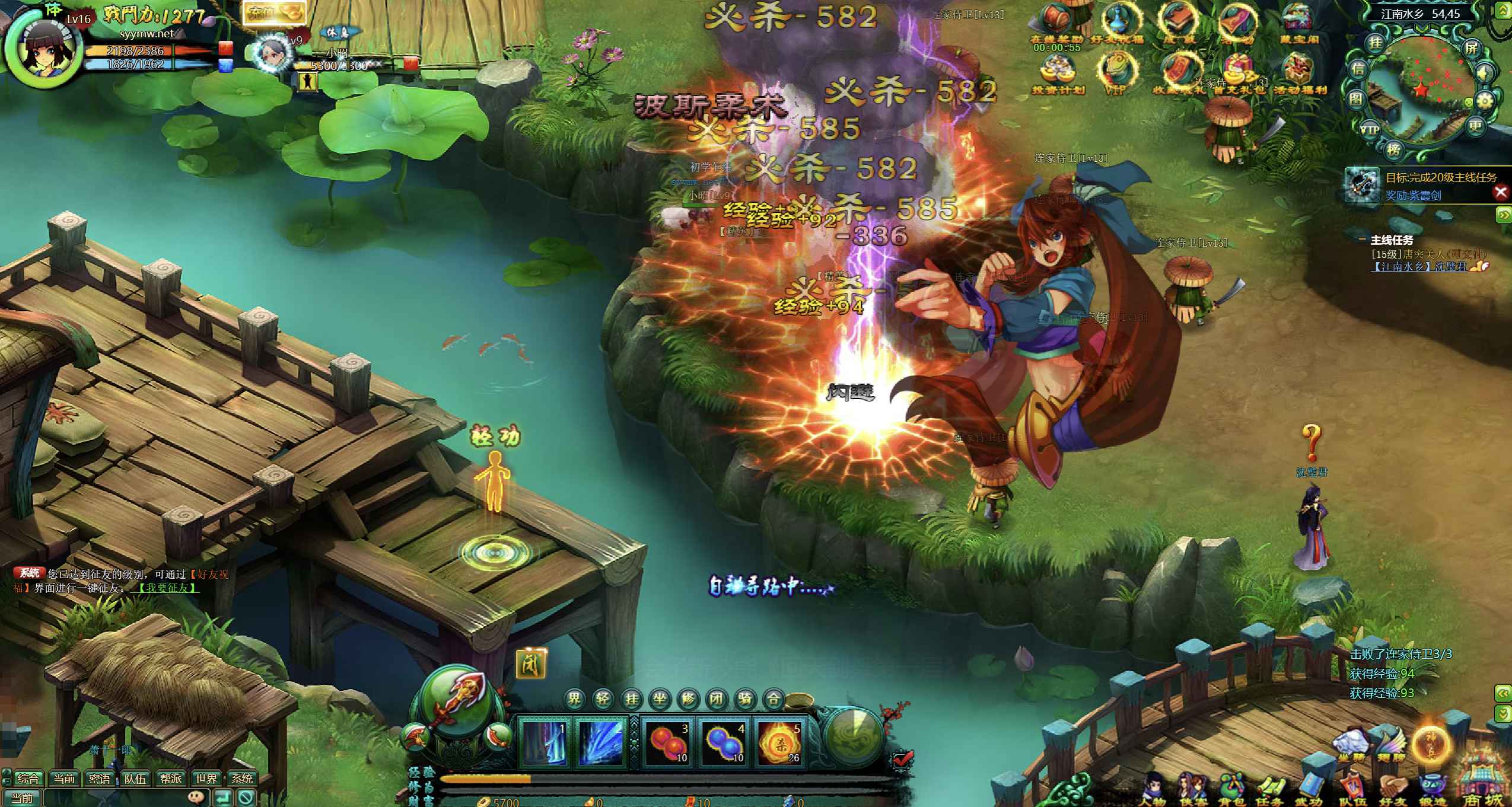Activate the flame token in slot 5
Viewport: 1512px width, 807px height.
point(780,741)
